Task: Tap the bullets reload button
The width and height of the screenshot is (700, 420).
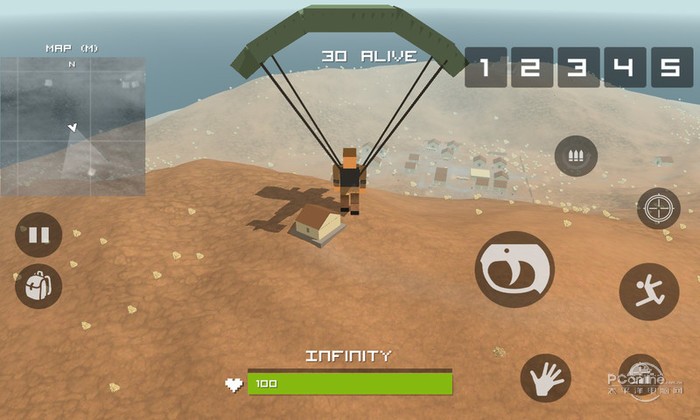Action: pos(576,156)
